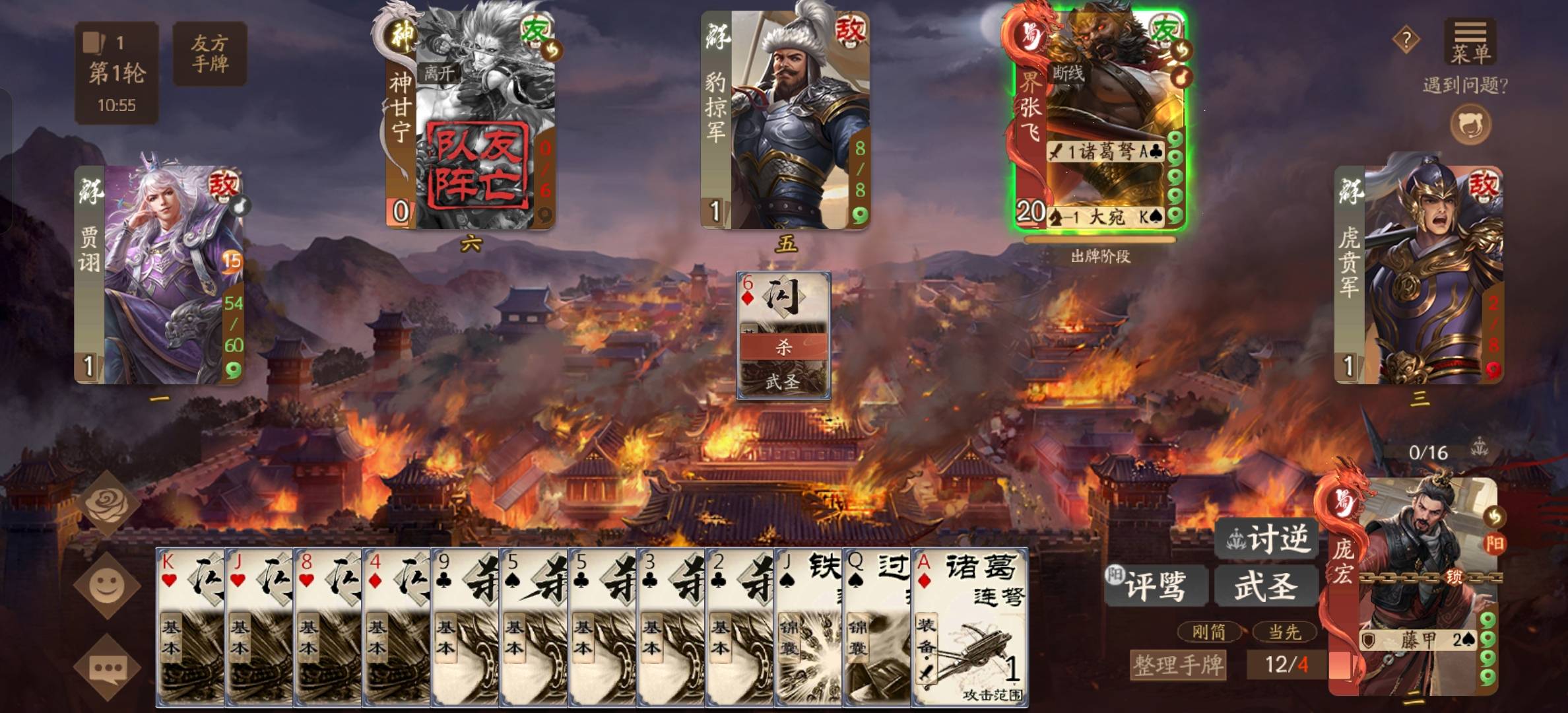Viewport: 1568px width, 713px height.
Task: Tap the 刚简 skill label
Action: [x=1208, y=632]
